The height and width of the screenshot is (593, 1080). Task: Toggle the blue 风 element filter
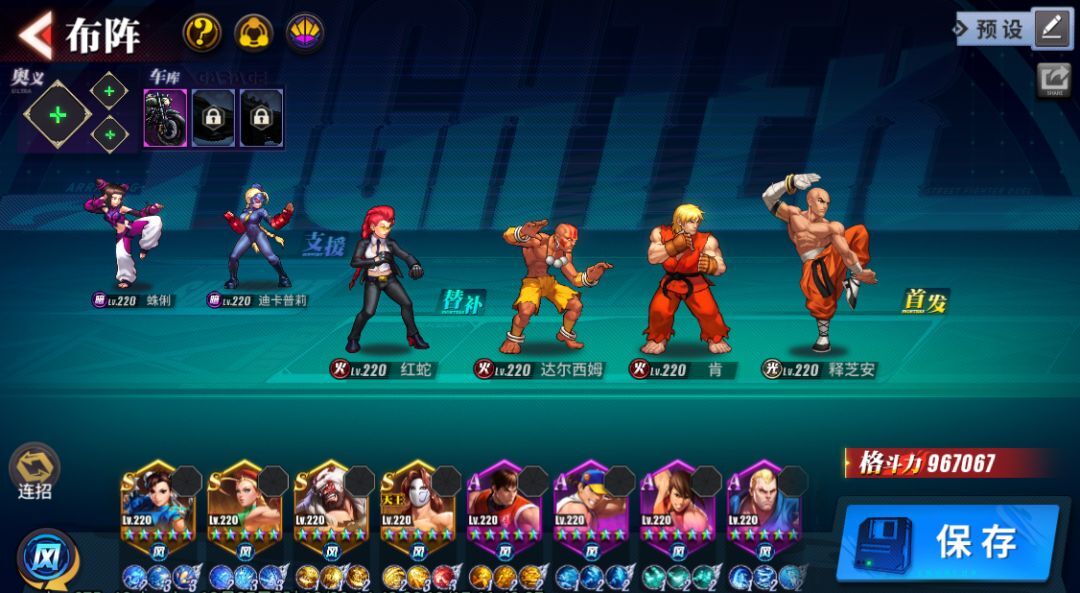41,556
